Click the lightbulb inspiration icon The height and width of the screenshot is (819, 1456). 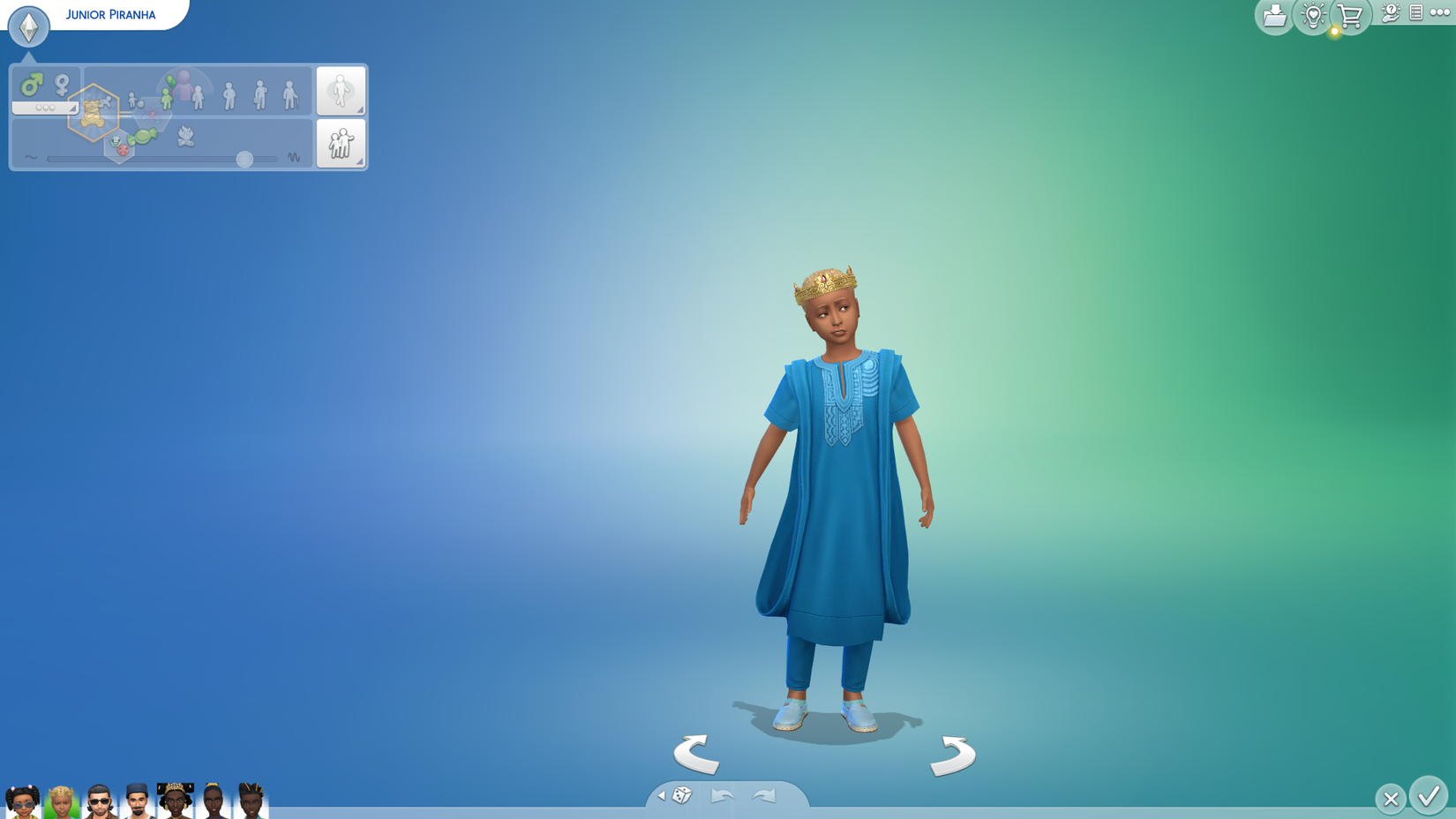(1313, 13)
